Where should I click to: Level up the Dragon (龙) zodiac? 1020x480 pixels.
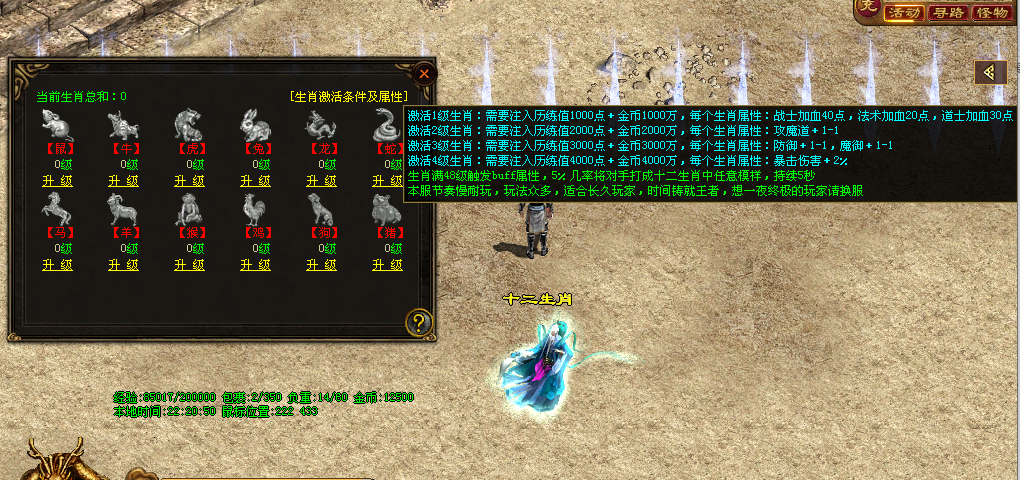coord(321,181)
